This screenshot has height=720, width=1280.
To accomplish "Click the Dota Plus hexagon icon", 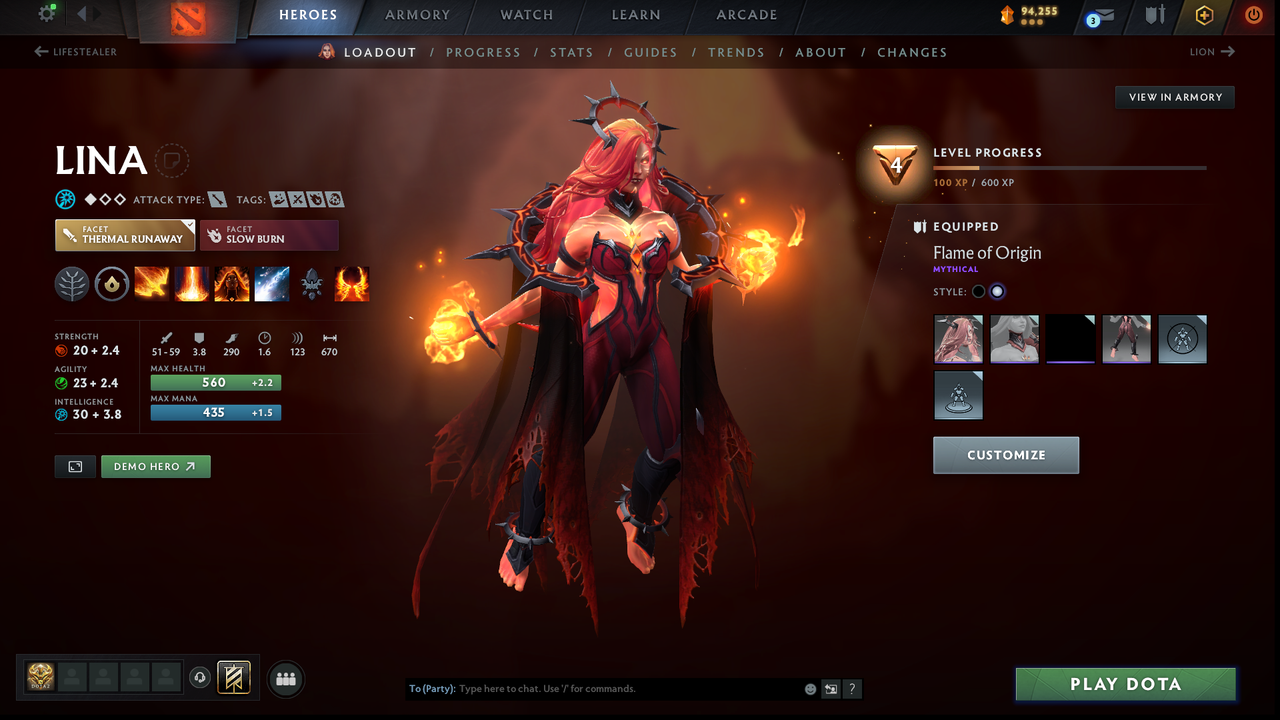I will (x=1203, y=16).
